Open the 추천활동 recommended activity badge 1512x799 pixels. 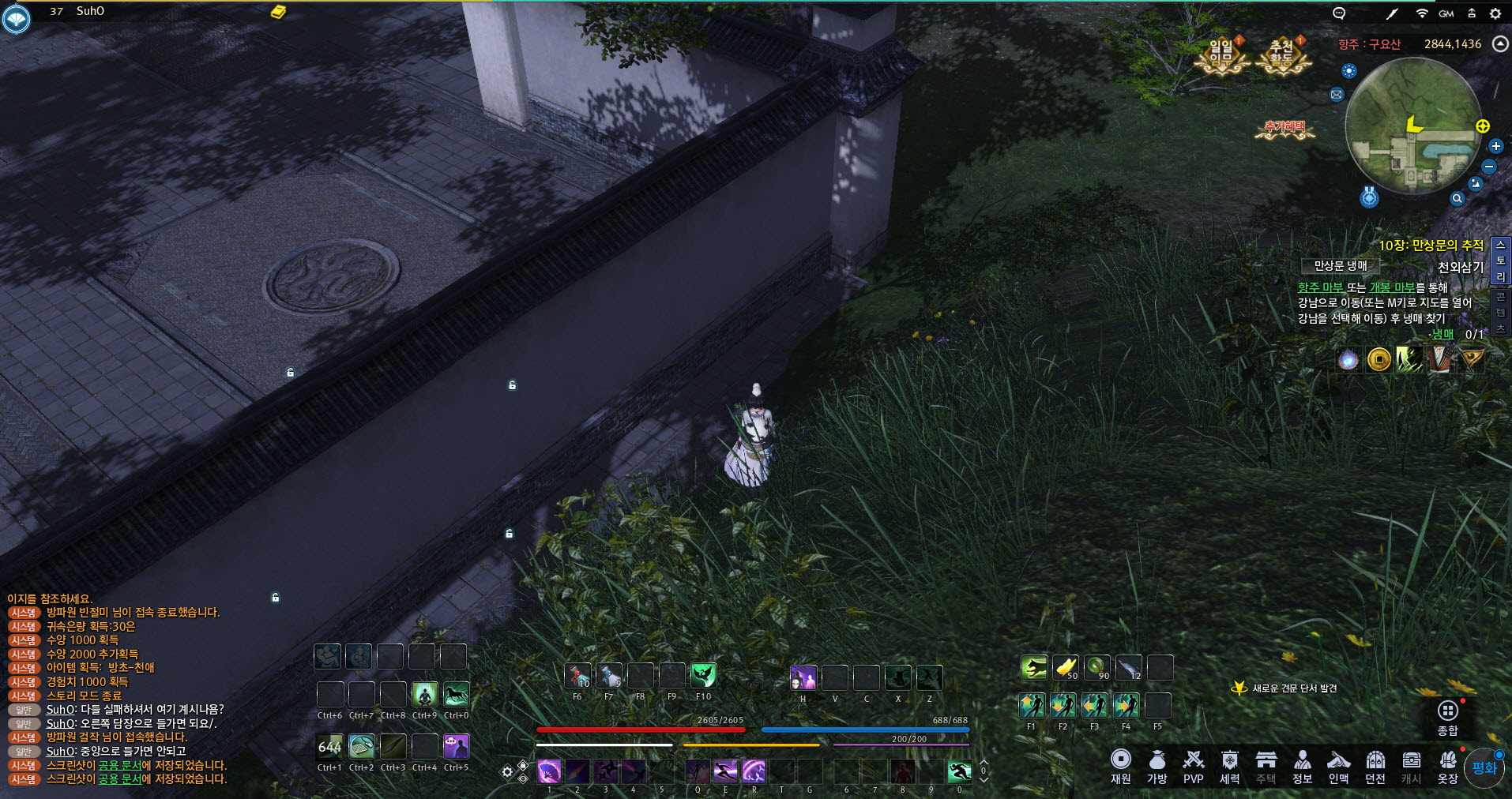tap(1282, 55)
